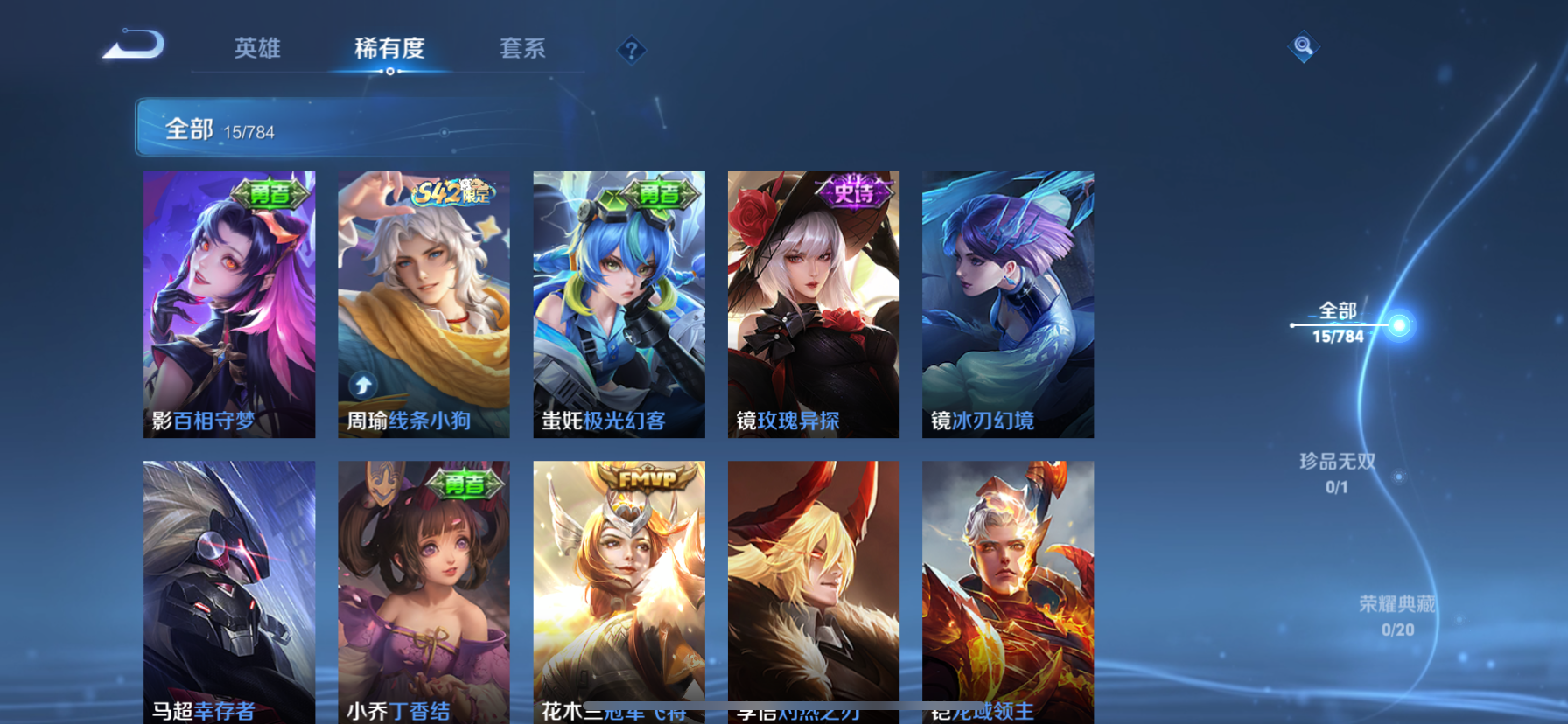
Task: Open the 玫瑰异探 skin card
Action: (813, 304)
